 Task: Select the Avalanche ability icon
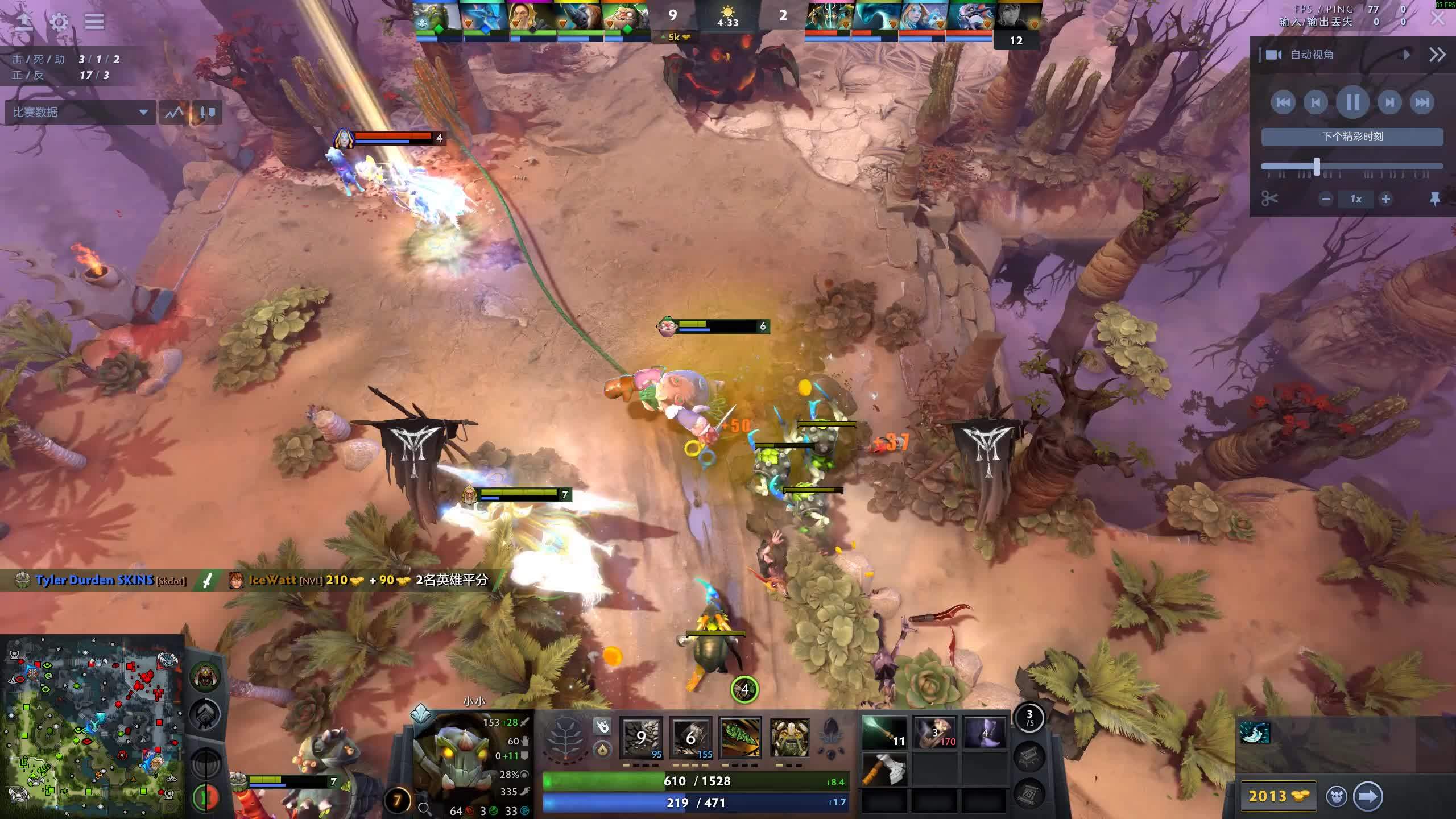641,738
